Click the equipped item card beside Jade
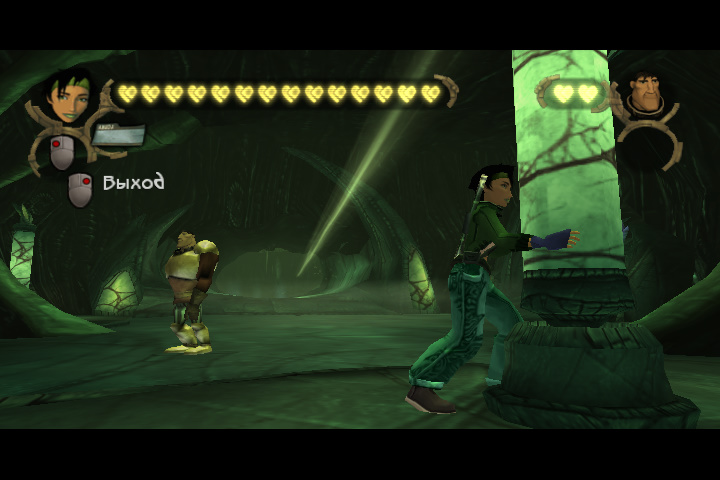 119,134
